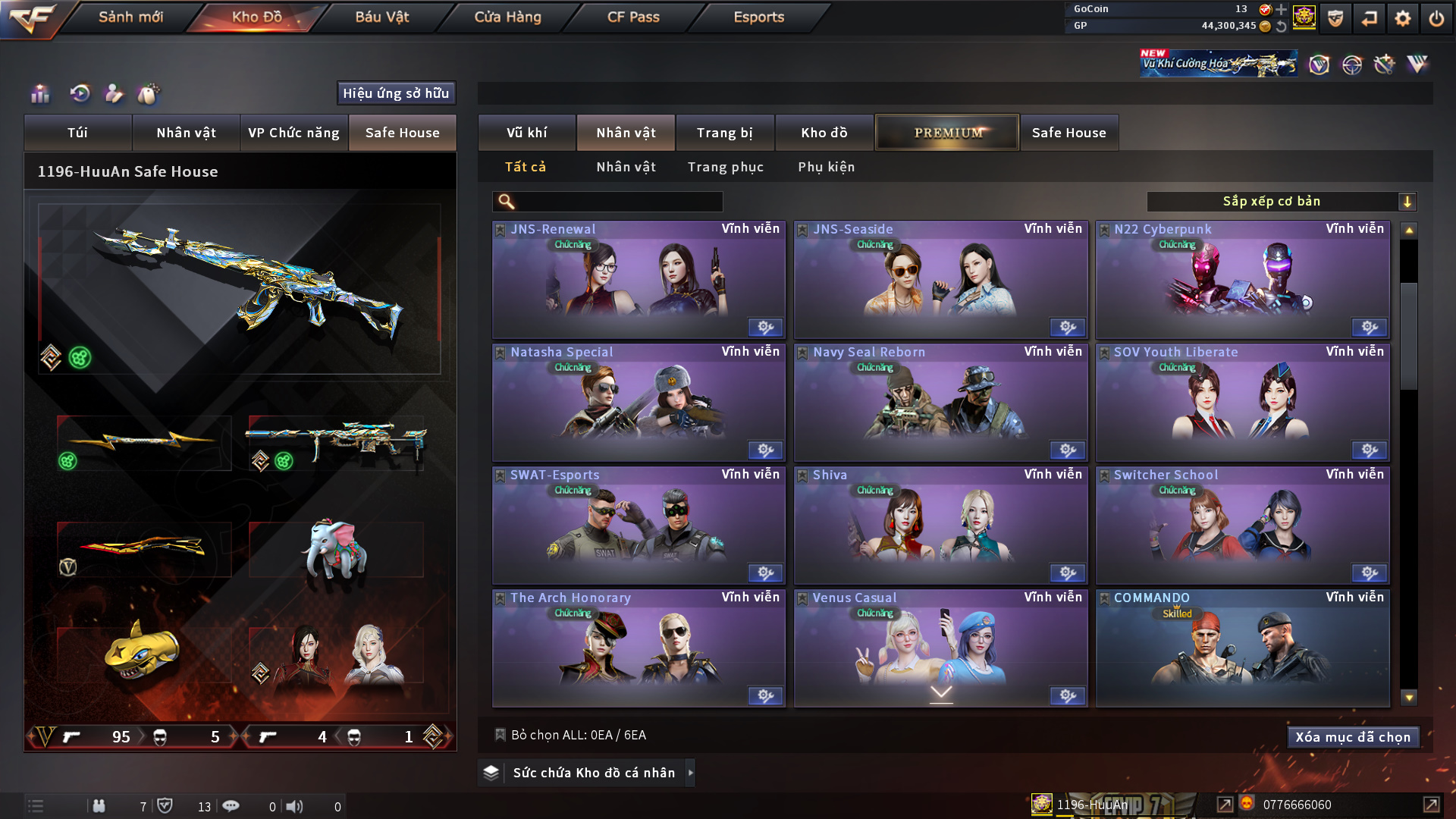Open the Esports section
This screenshot has height=819, width=1456.
[758, 17]
